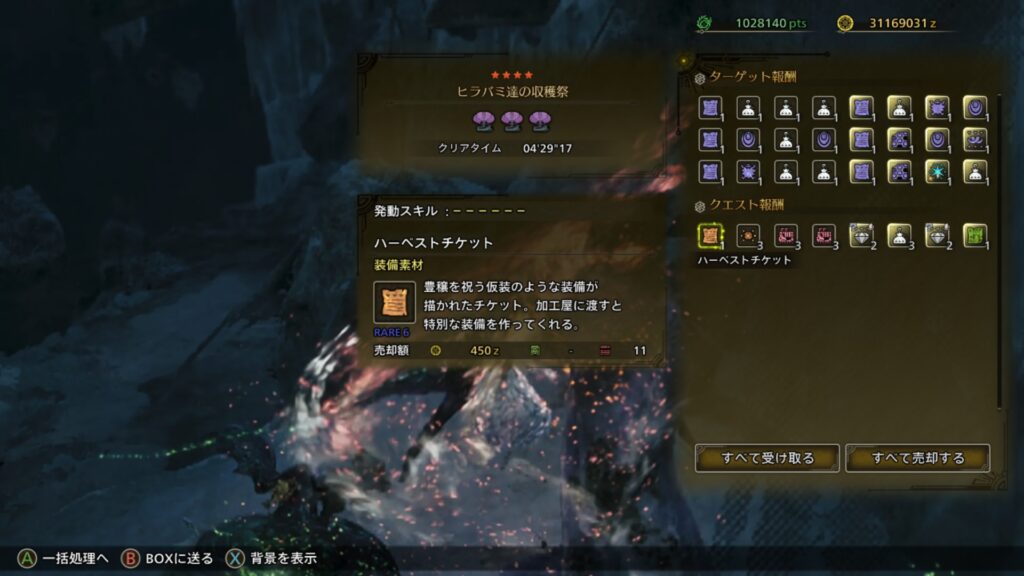Select the white sack in the quest rewards row
This screenshot has width=1024, height=576.
898,235
